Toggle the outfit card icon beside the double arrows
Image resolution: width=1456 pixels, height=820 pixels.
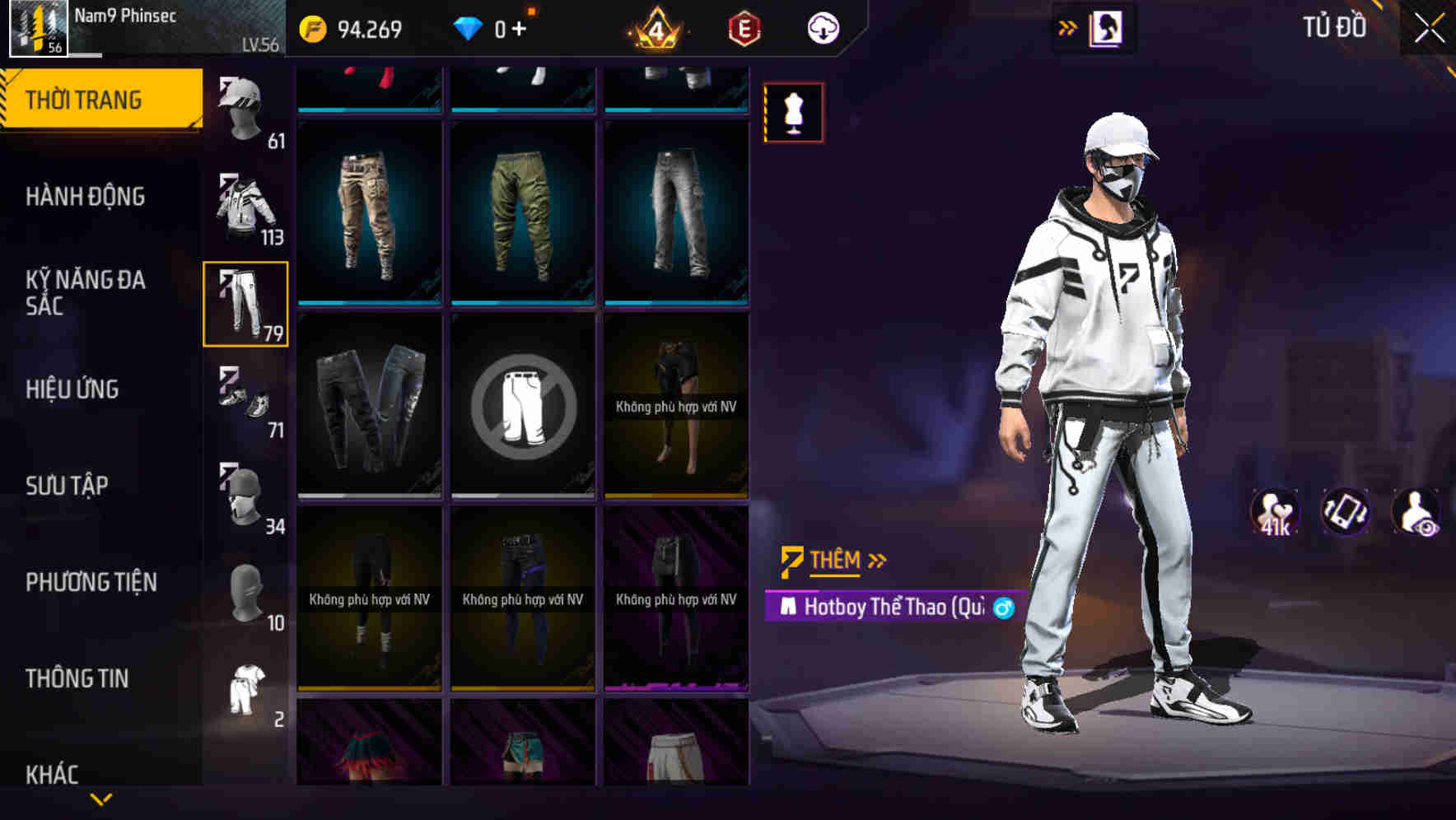(1105, 26)
